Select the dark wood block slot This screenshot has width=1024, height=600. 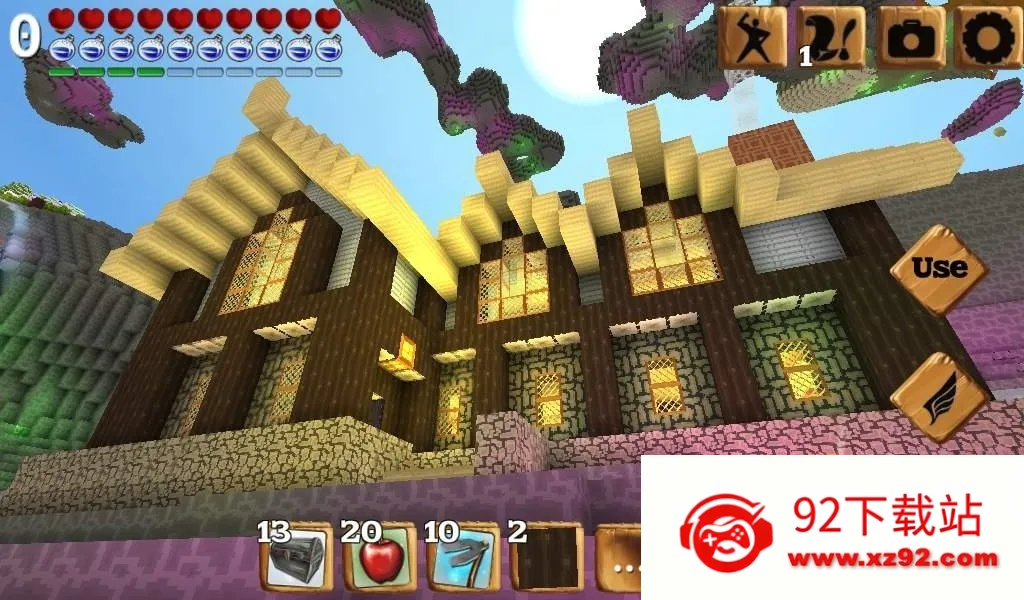tap(546, 558)
